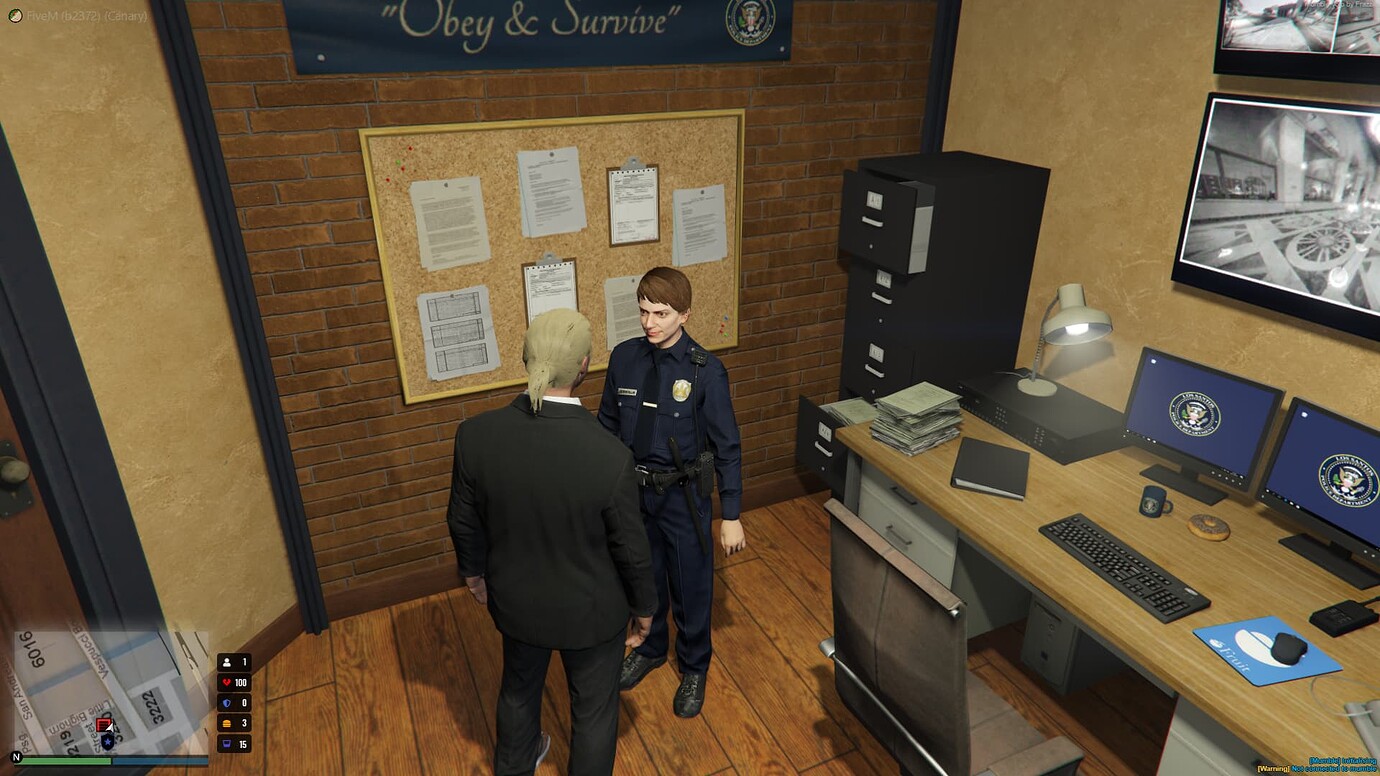
Task: Select the red marker blip on the minimap
Action: (103, 724)
